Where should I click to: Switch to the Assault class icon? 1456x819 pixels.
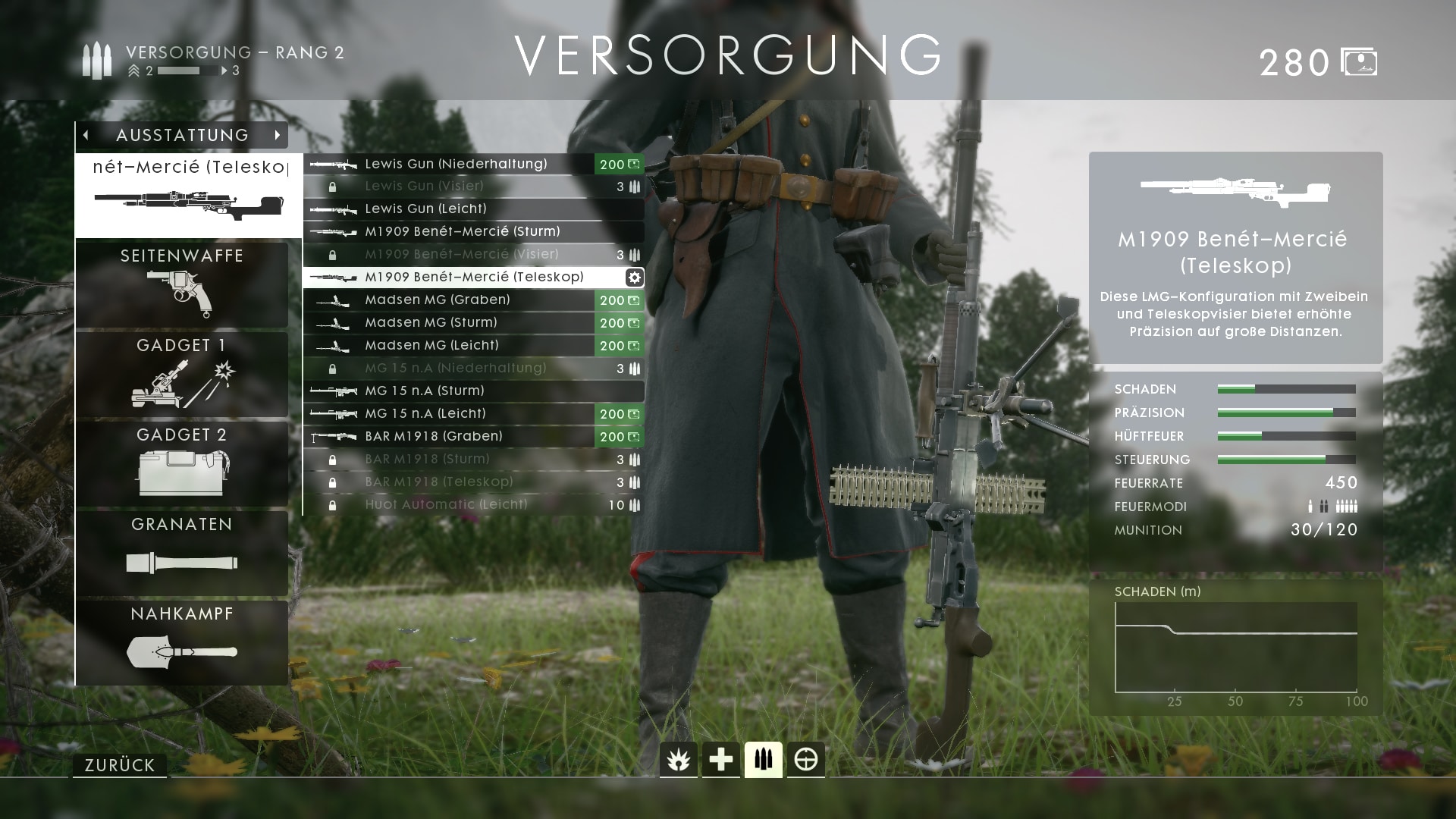point(678,759)
